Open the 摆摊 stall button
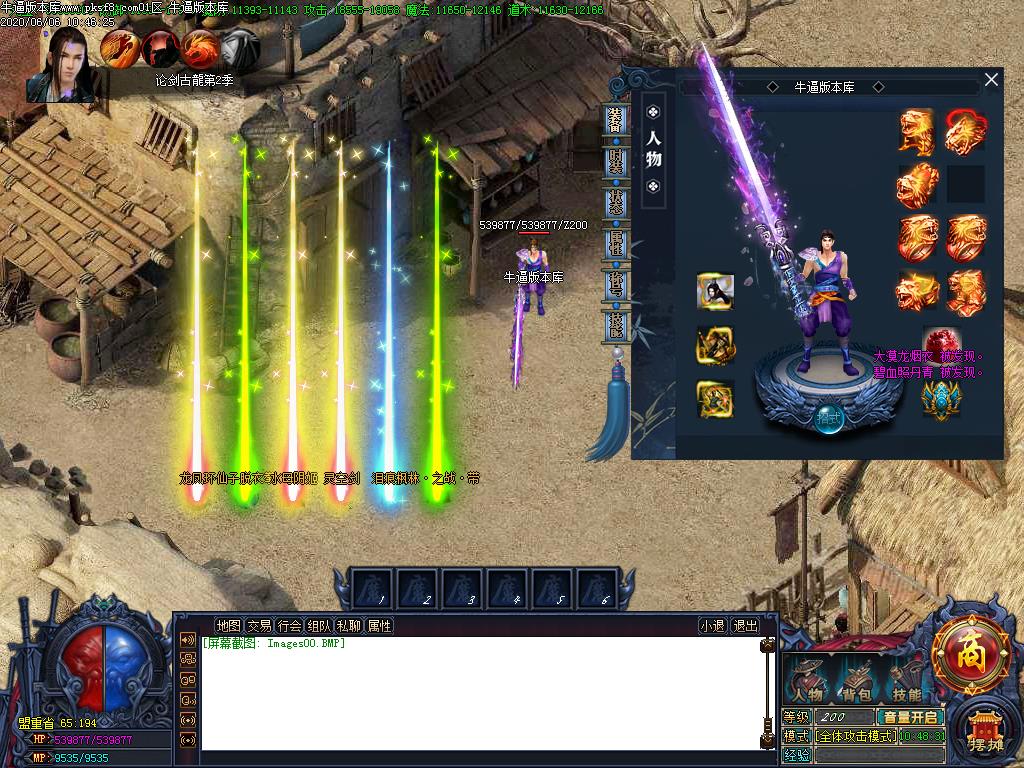Screen dimensions: 1024x768 click(x=984, y=730)
